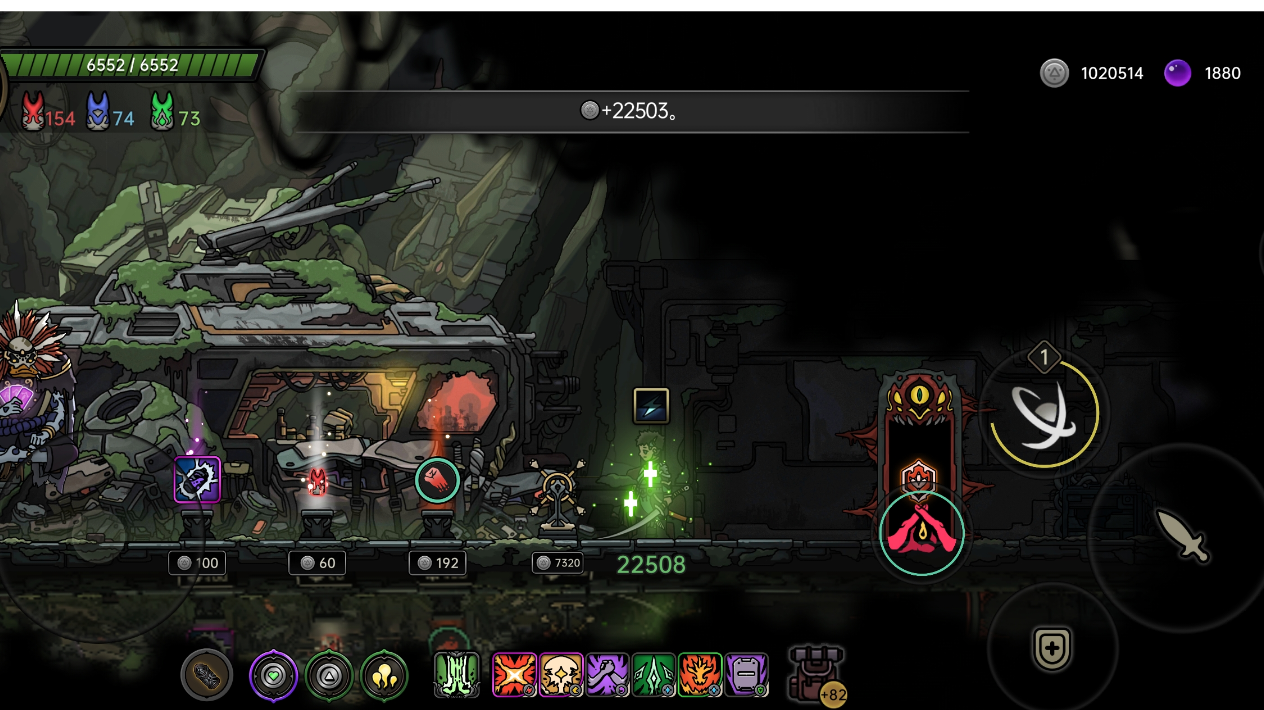Select the orange crossed explosion skill icon
Viewport: 1264px width, 710px height.
click(x=514, y=675)
